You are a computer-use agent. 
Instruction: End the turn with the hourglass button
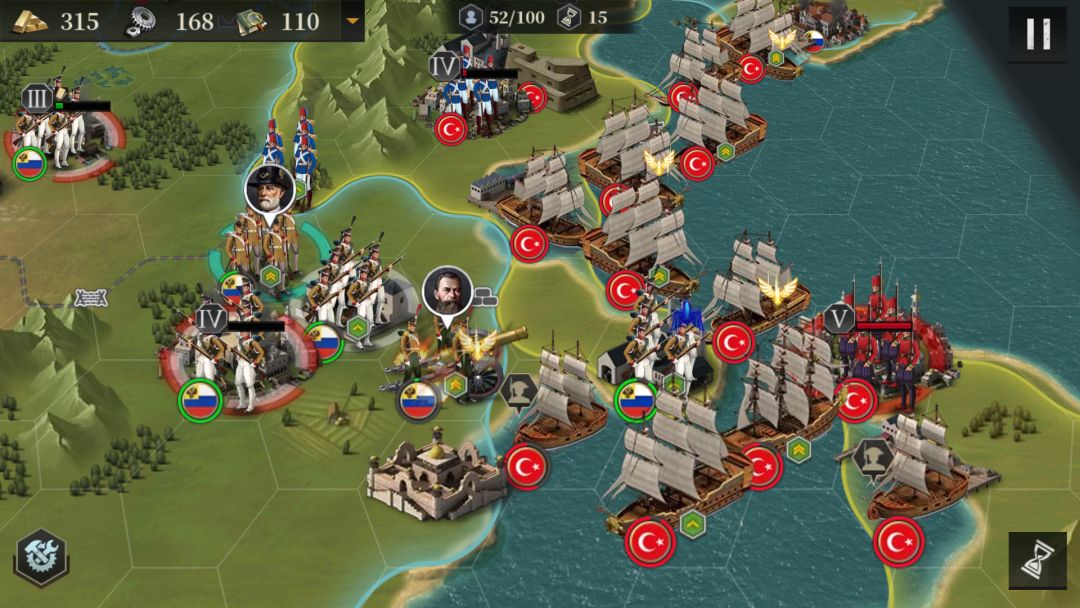1037,560
